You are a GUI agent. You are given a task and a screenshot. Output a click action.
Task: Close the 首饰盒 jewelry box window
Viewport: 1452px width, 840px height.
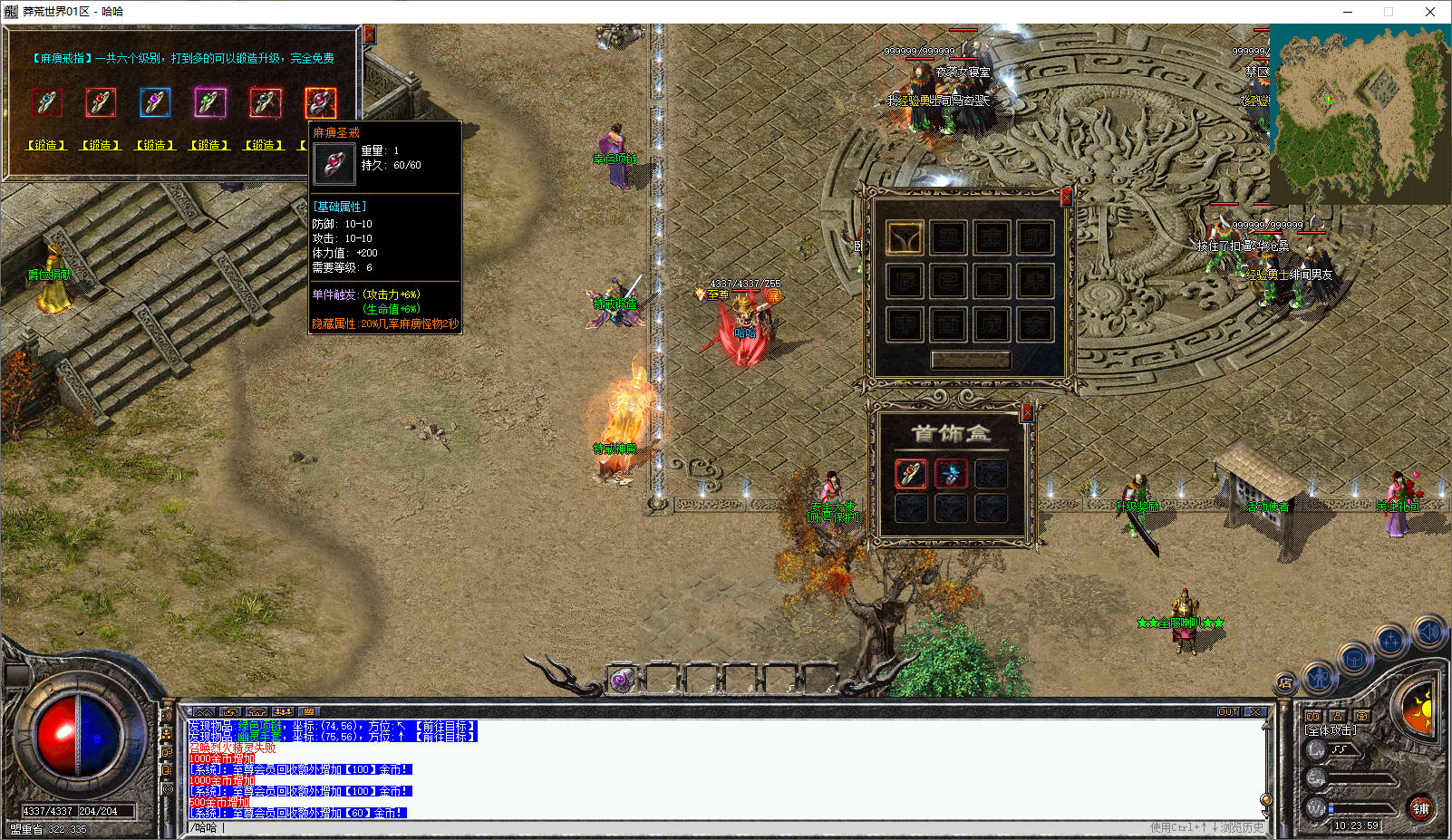1027,412
